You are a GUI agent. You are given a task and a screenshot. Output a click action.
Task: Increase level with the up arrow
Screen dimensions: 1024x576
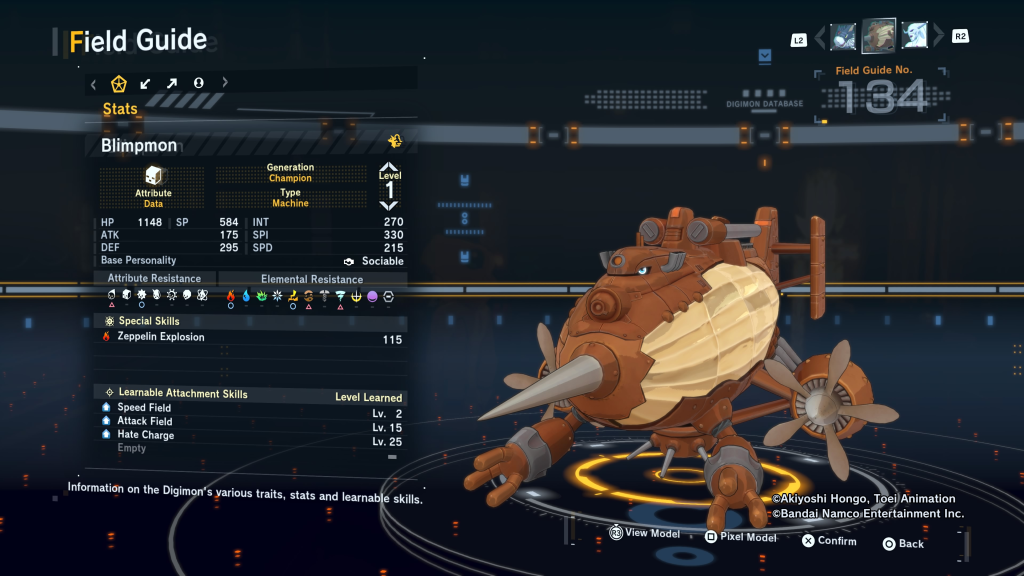pos(389,168)
